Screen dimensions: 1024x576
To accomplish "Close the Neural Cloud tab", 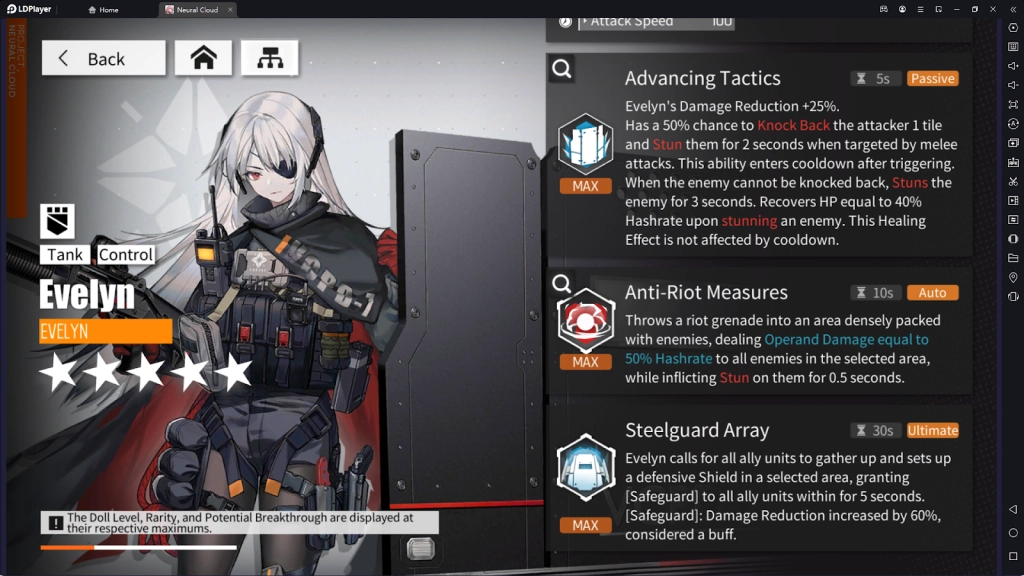I will pyautogui.click(x=229, y=9).
